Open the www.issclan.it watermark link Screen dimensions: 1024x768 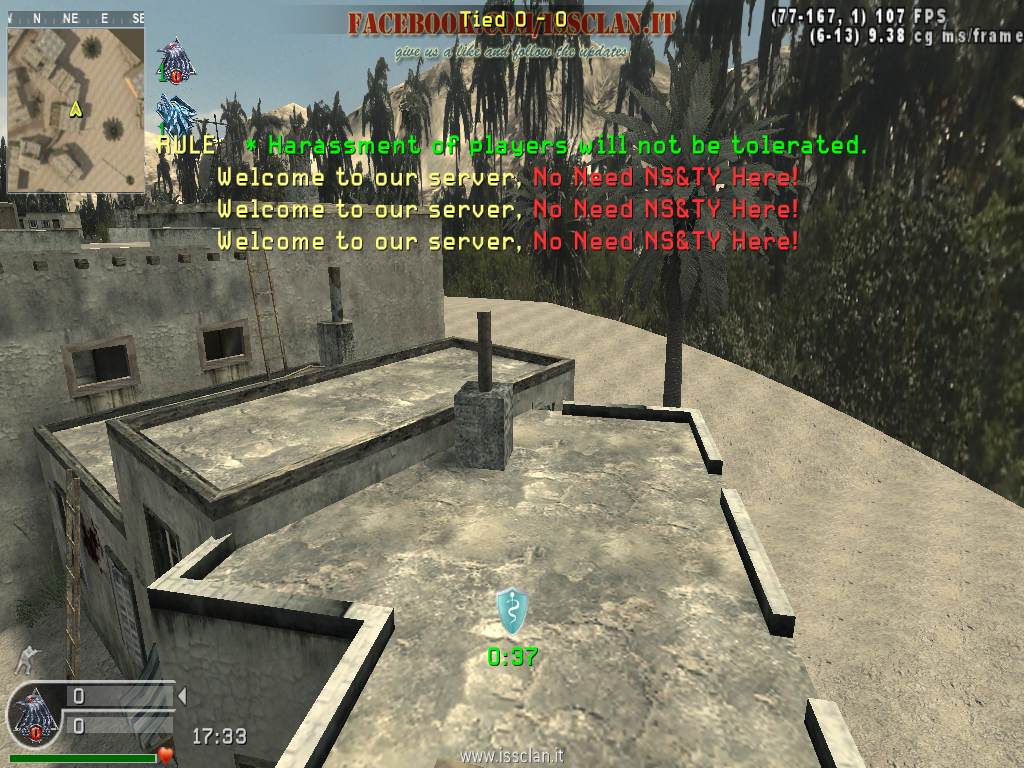click(510, 756)
